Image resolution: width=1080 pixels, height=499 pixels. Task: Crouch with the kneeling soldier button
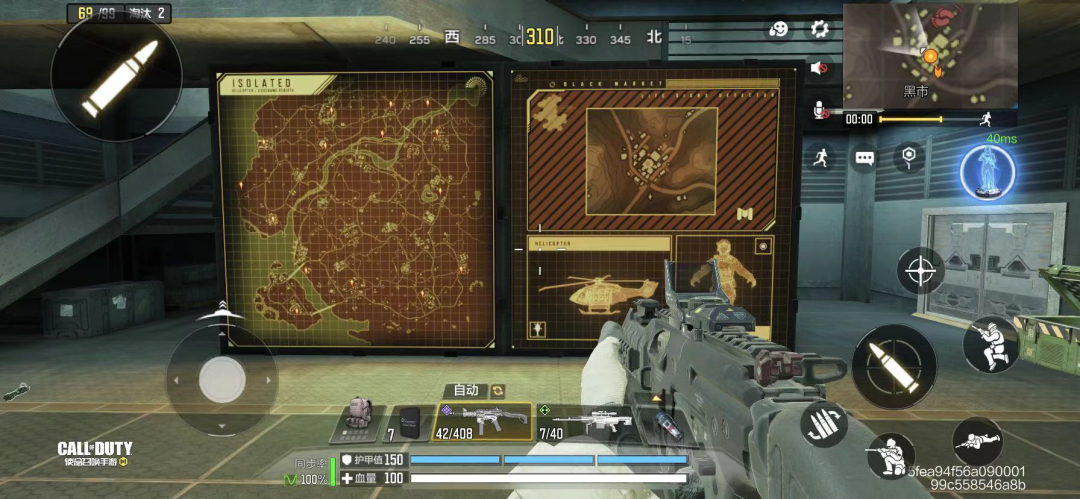pyautogui.click(x=890, y=456)
